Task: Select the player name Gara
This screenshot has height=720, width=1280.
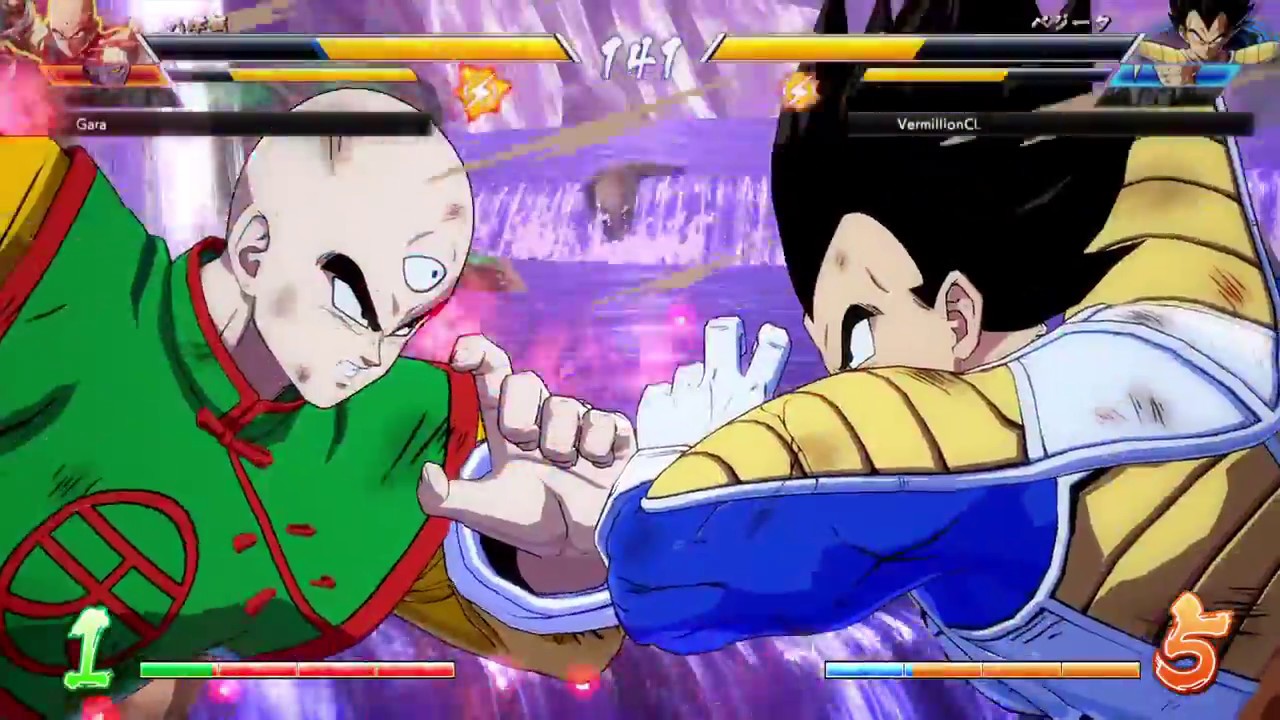Action: pos(91,124)
